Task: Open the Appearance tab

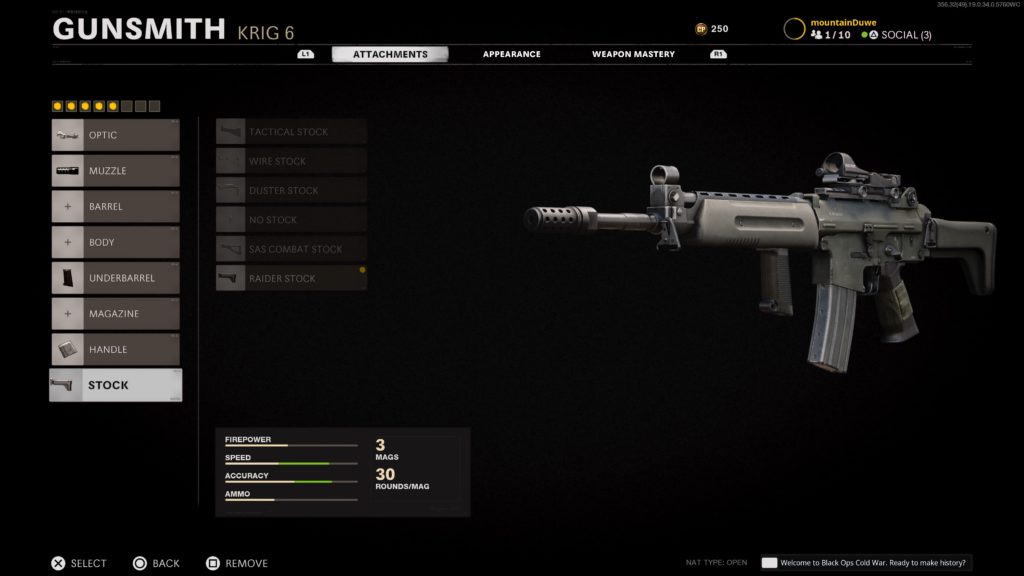Action: (511, 54)
